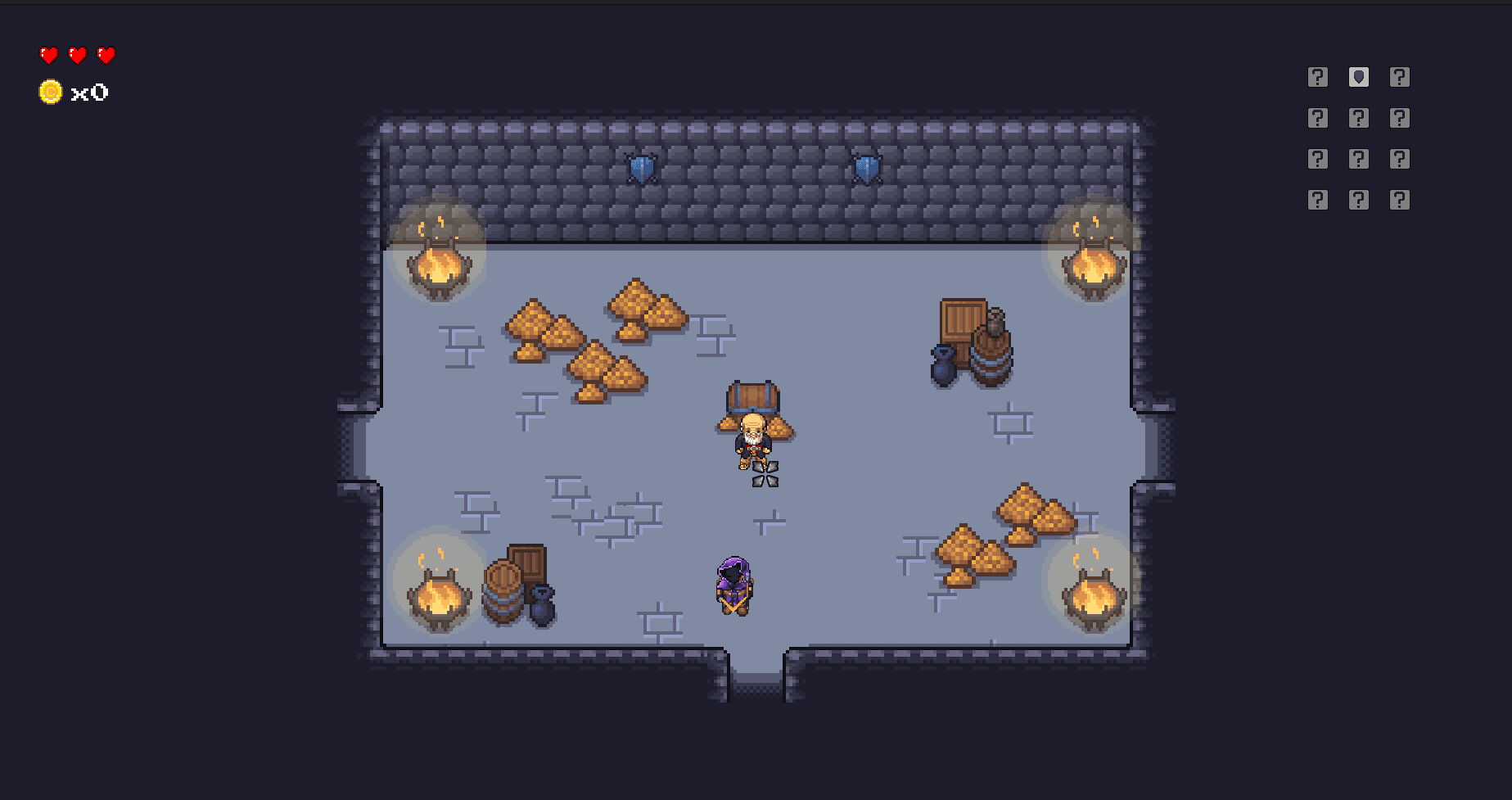Click the leftmost blue shield on wall

click(x=641, y=166)
